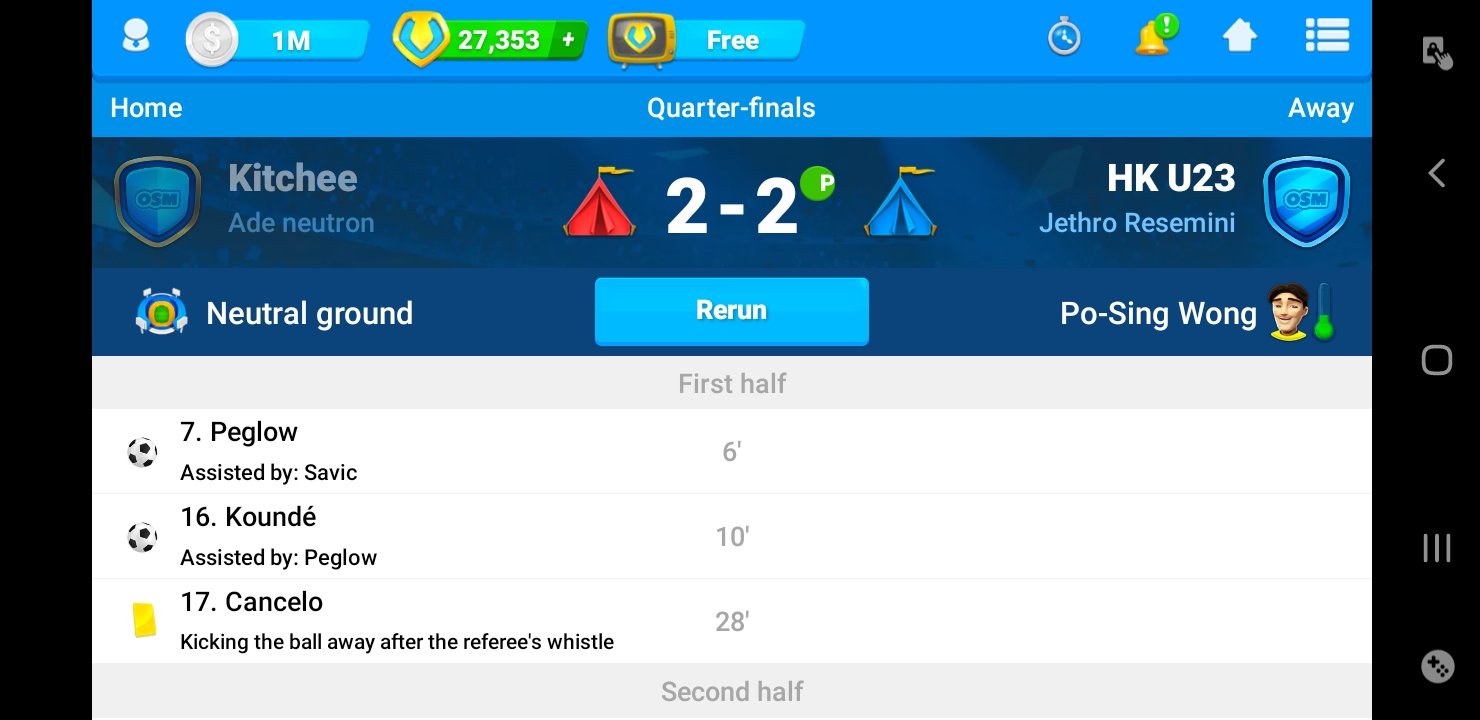
Task: Tap the 1M club funds counter
Action: click(x=277, y=41)
